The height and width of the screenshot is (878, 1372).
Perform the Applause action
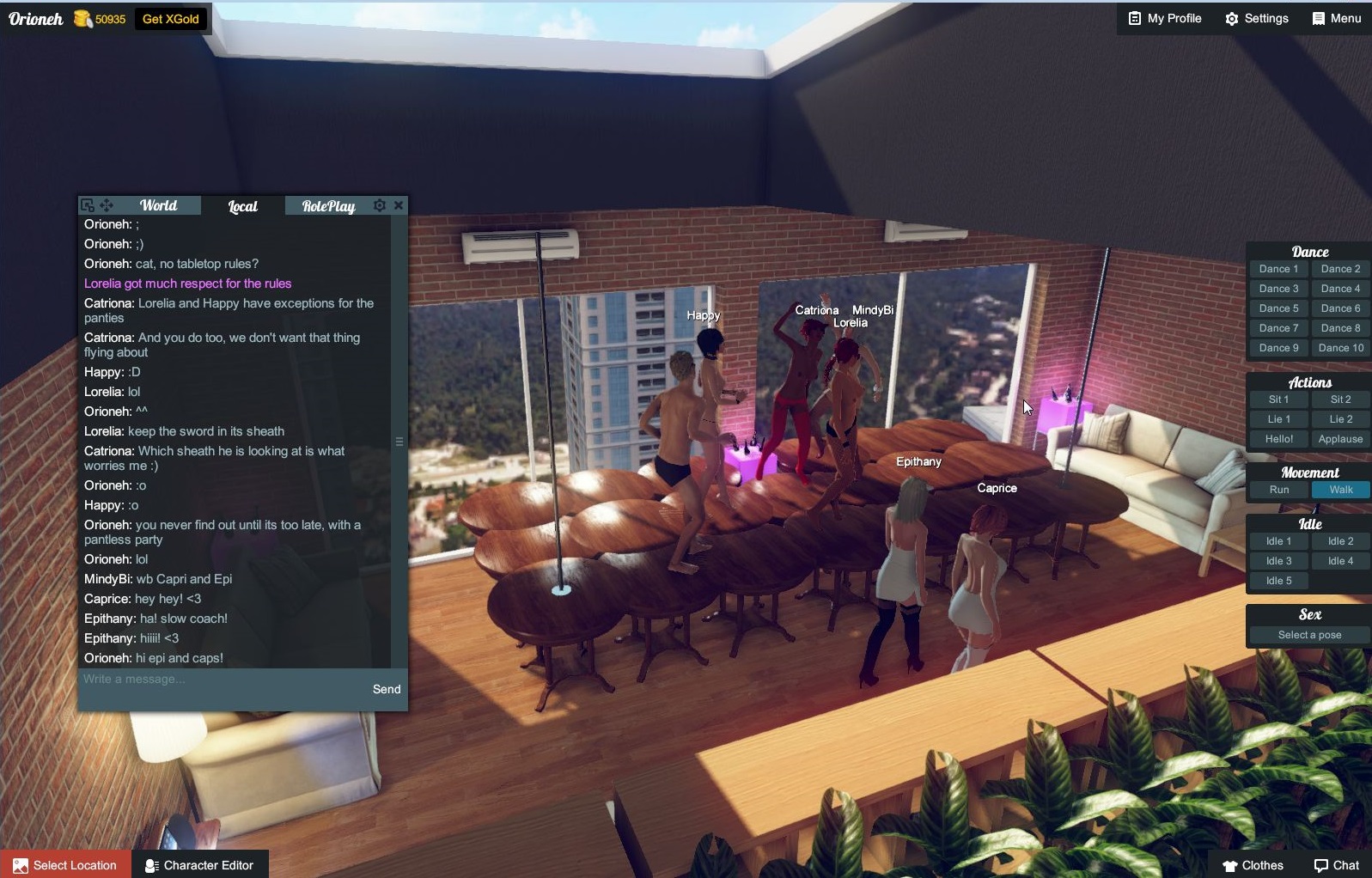click(1339, 438)
